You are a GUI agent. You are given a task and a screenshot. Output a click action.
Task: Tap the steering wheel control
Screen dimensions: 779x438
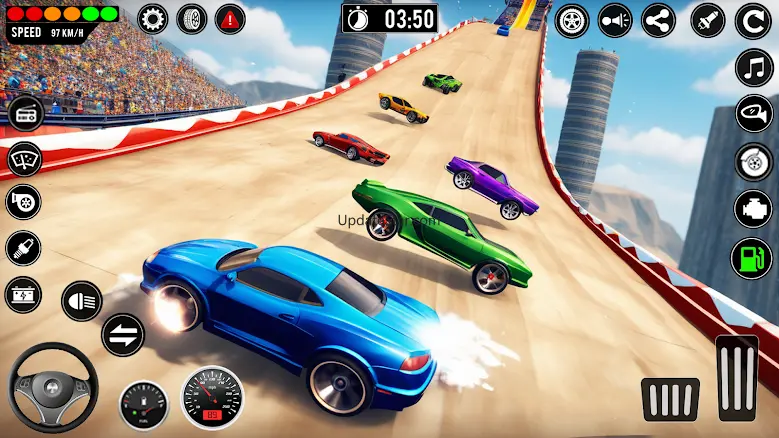point(53,387)
